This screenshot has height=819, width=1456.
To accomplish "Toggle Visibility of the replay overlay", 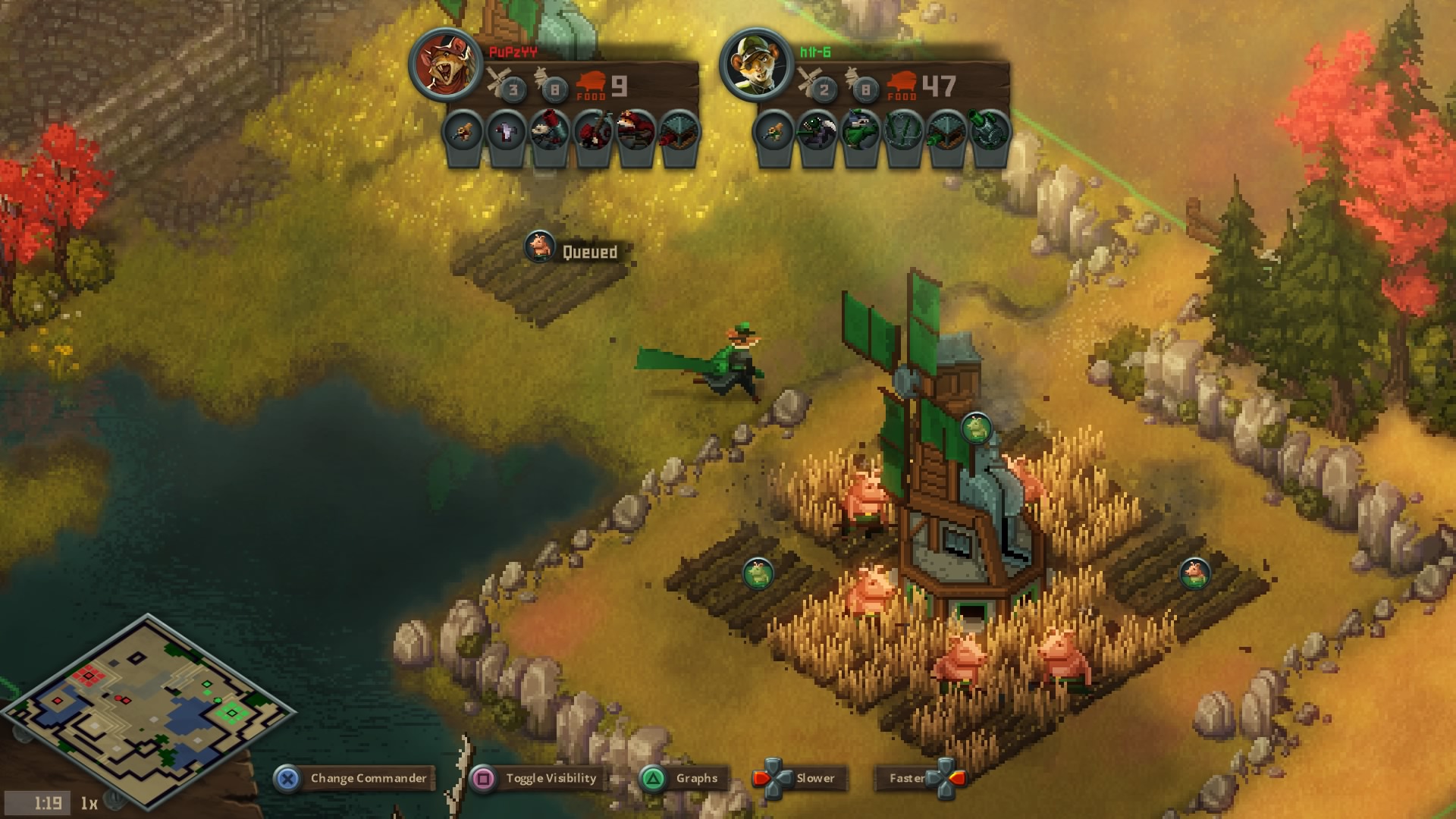I will click(551, 778).
